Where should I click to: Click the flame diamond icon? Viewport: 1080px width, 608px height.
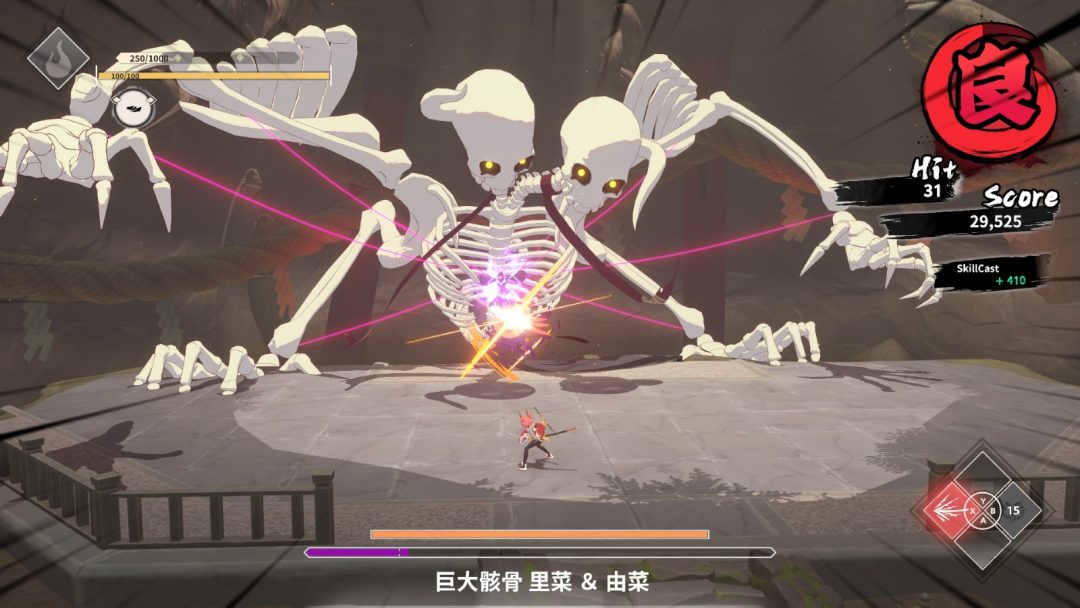58,58
